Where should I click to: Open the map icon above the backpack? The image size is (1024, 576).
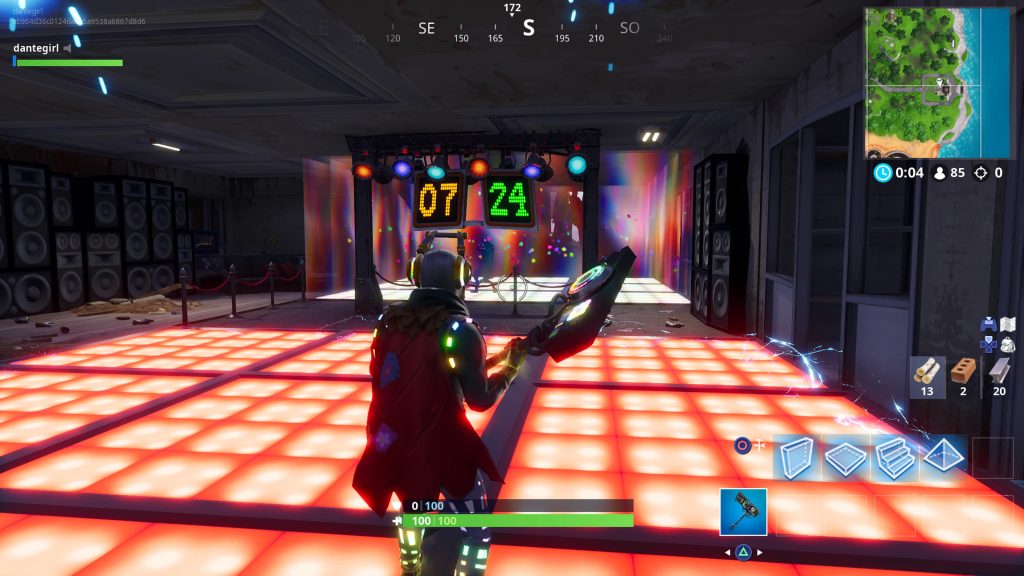pyautogui.click(x=1007, y=324)
